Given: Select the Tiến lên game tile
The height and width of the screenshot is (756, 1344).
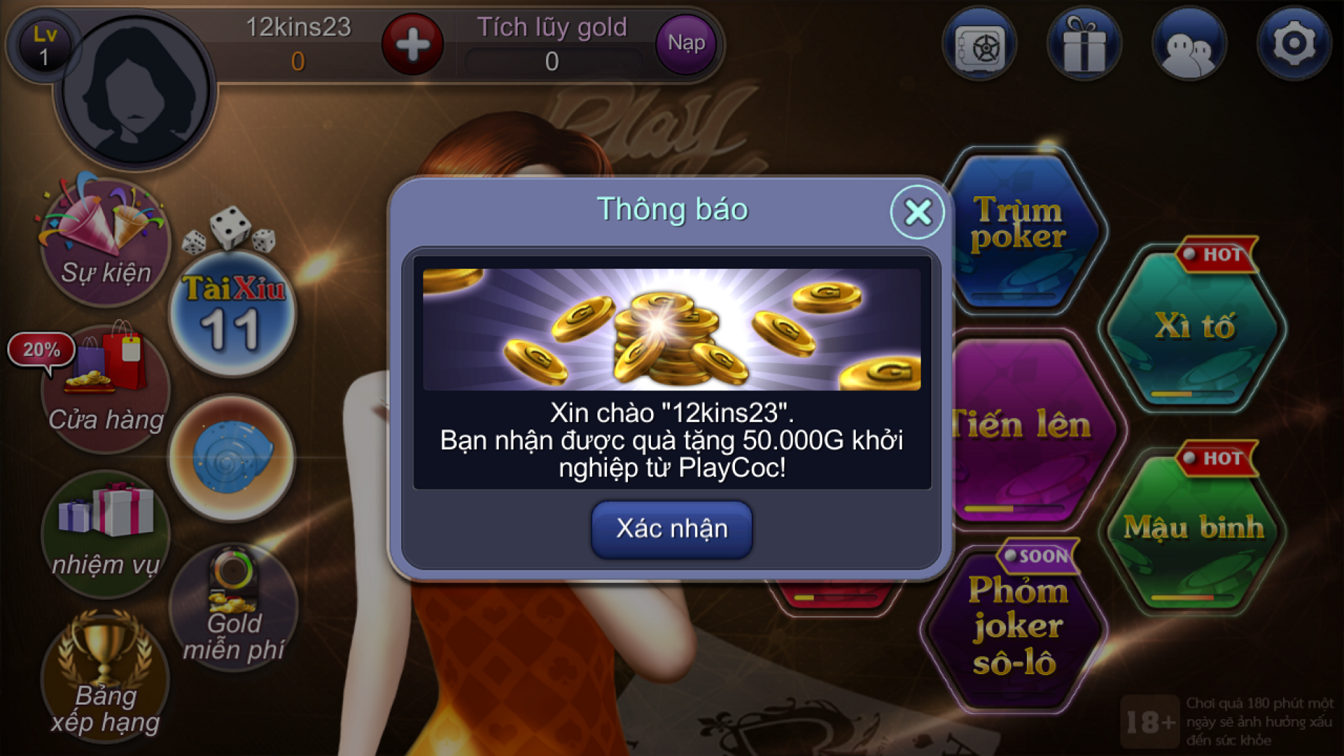Looking at the screenshot, I should pos(1021,425).
